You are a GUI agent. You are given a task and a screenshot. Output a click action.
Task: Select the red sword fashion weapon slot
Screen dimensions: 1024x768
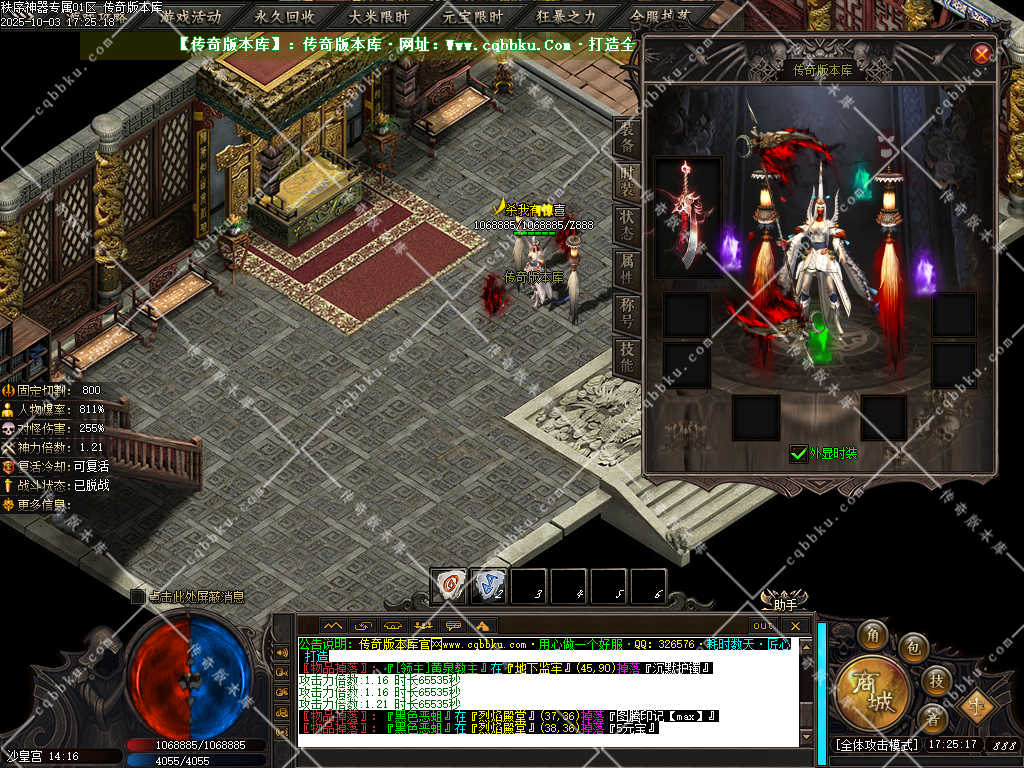click(x=688, y=217)
